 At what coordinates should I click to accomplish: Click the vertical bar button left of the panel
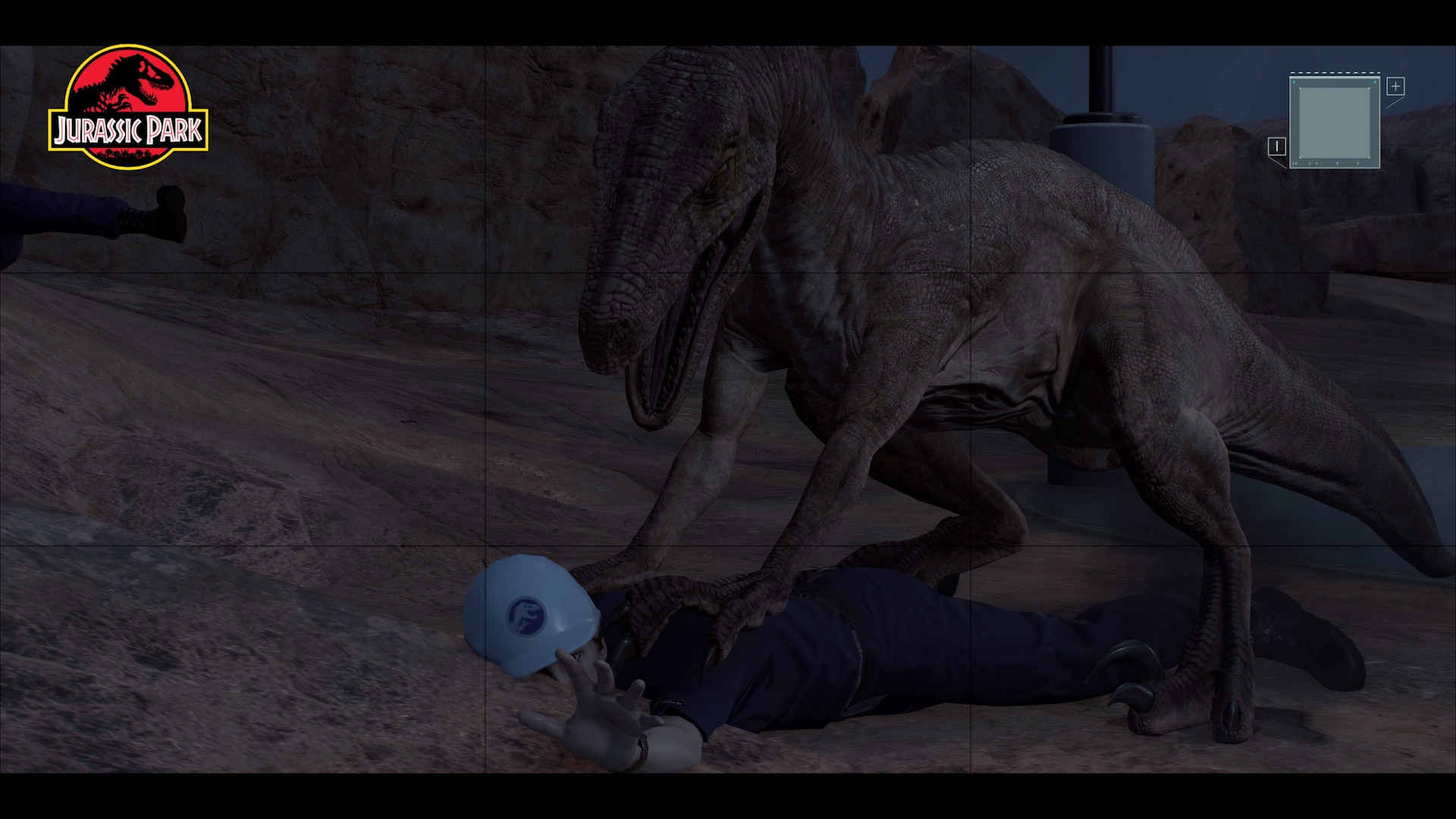tap(1277, 146)
